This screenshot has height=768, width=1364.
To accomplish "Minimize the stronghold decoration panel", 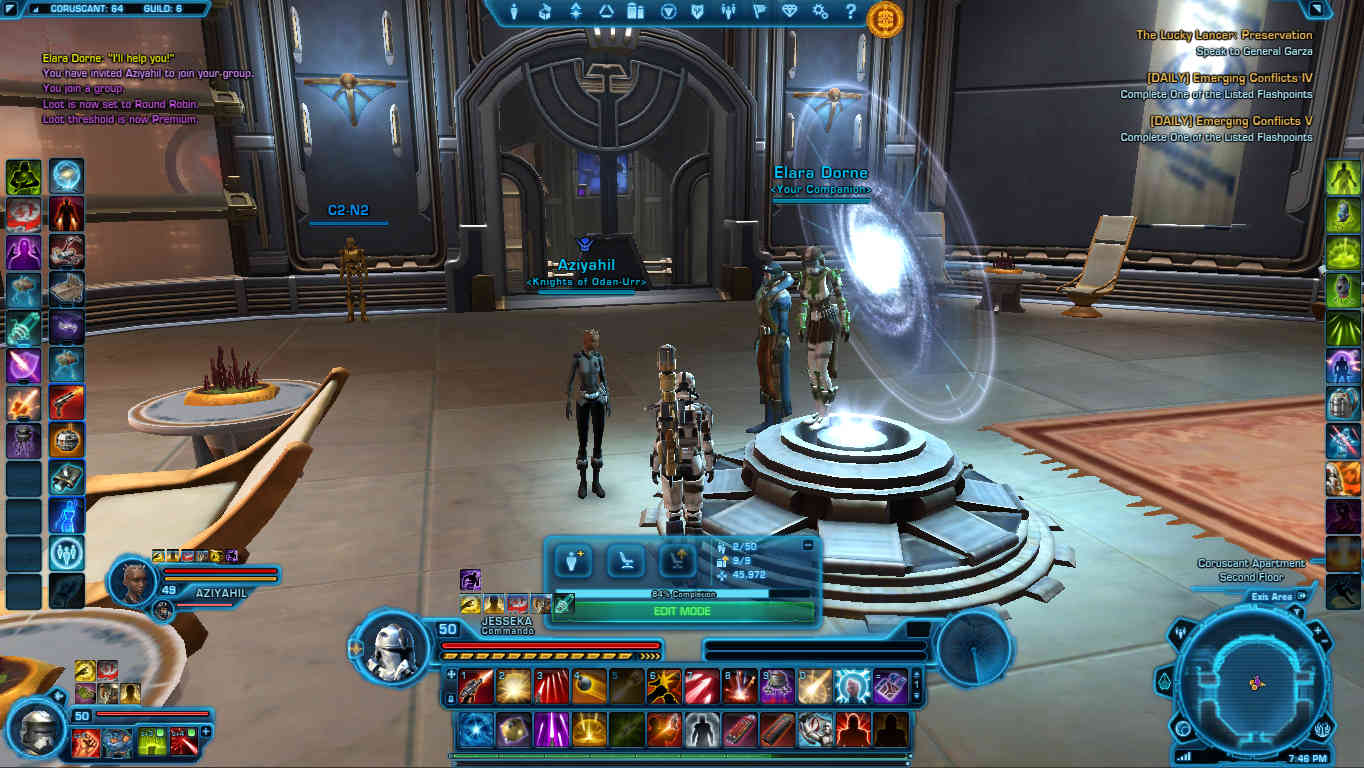I will pos(808,546).
